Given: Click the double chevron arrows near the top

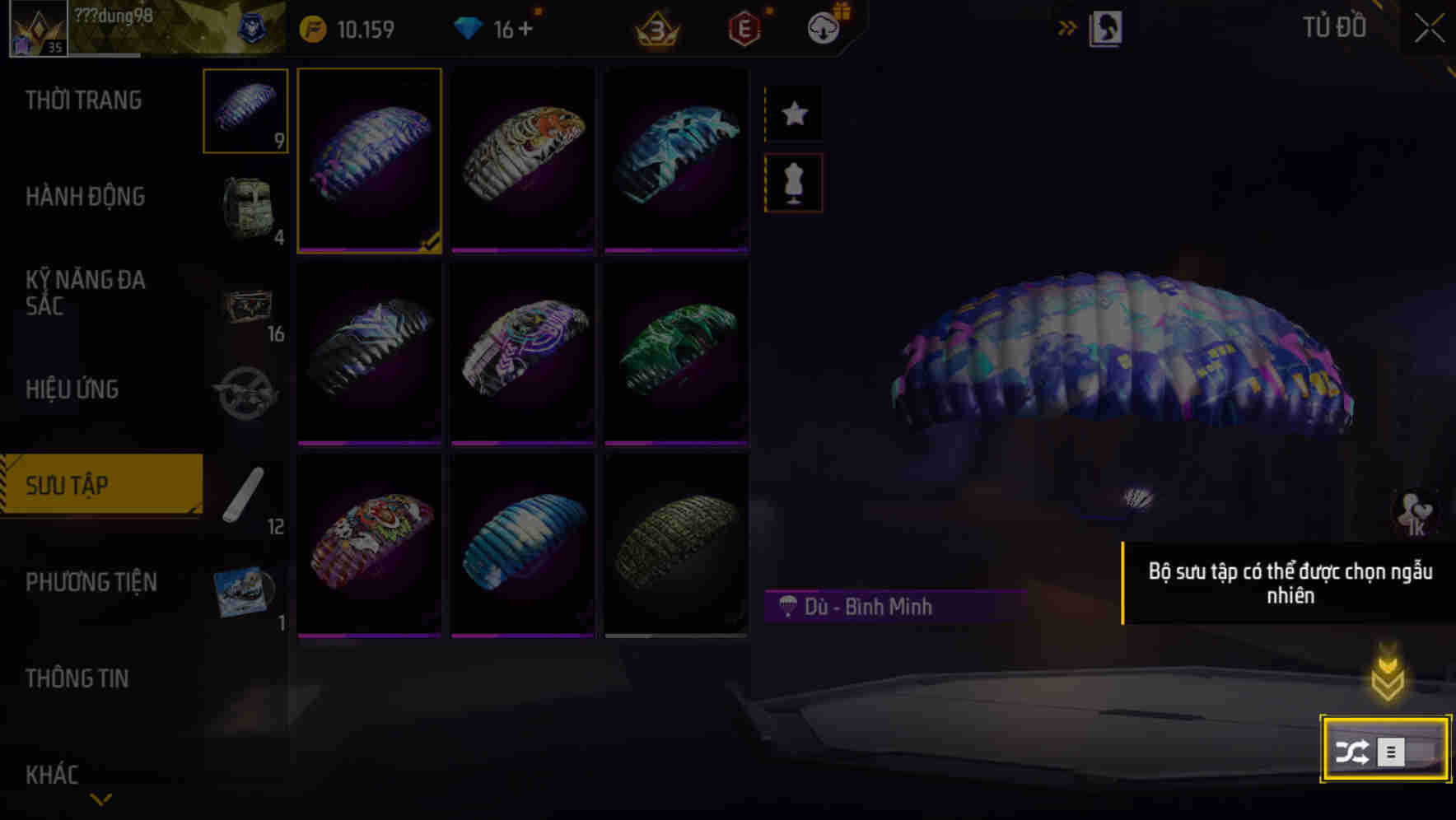Looking at the screenshot, I should point(1068,27).
